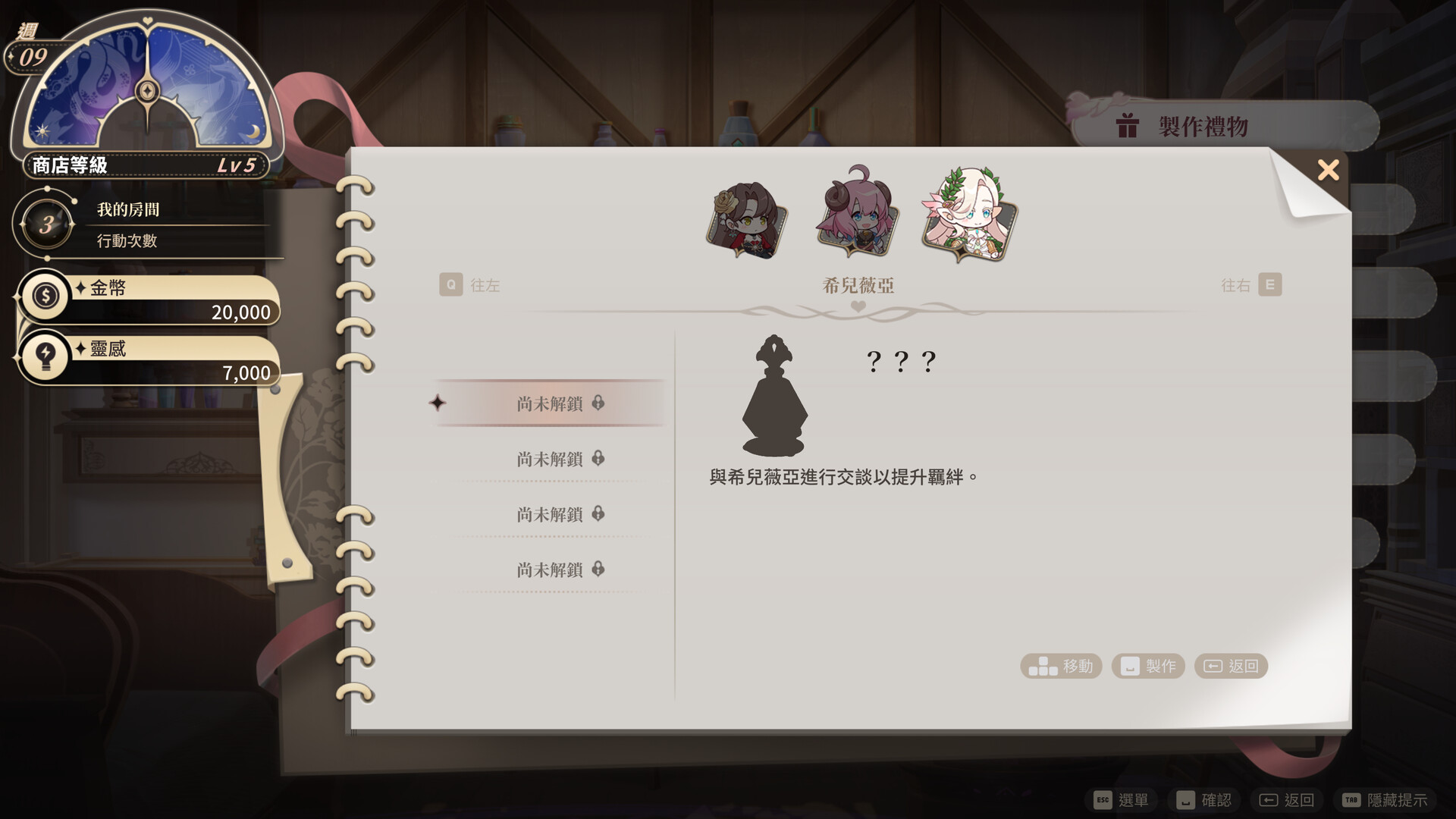The width and height of the screenshot is (1456, 819).
Task: Click the gold coin 金幣 icon
Action: pos(45,297)
